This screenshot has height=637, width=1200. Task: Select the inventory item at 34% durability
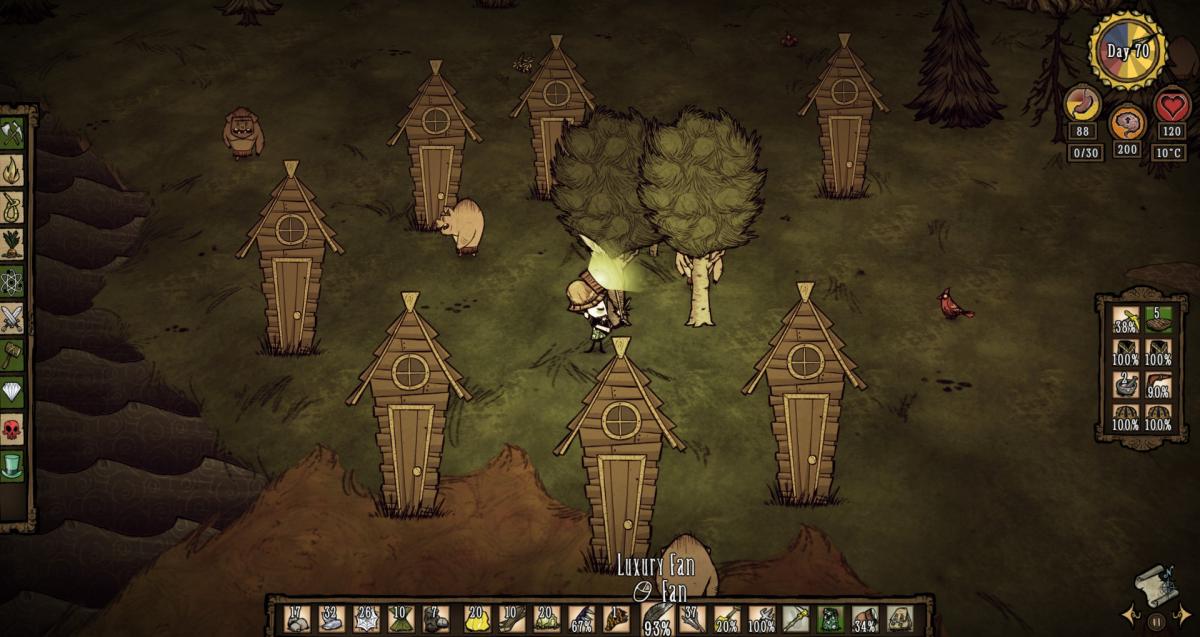coord(862,618)
